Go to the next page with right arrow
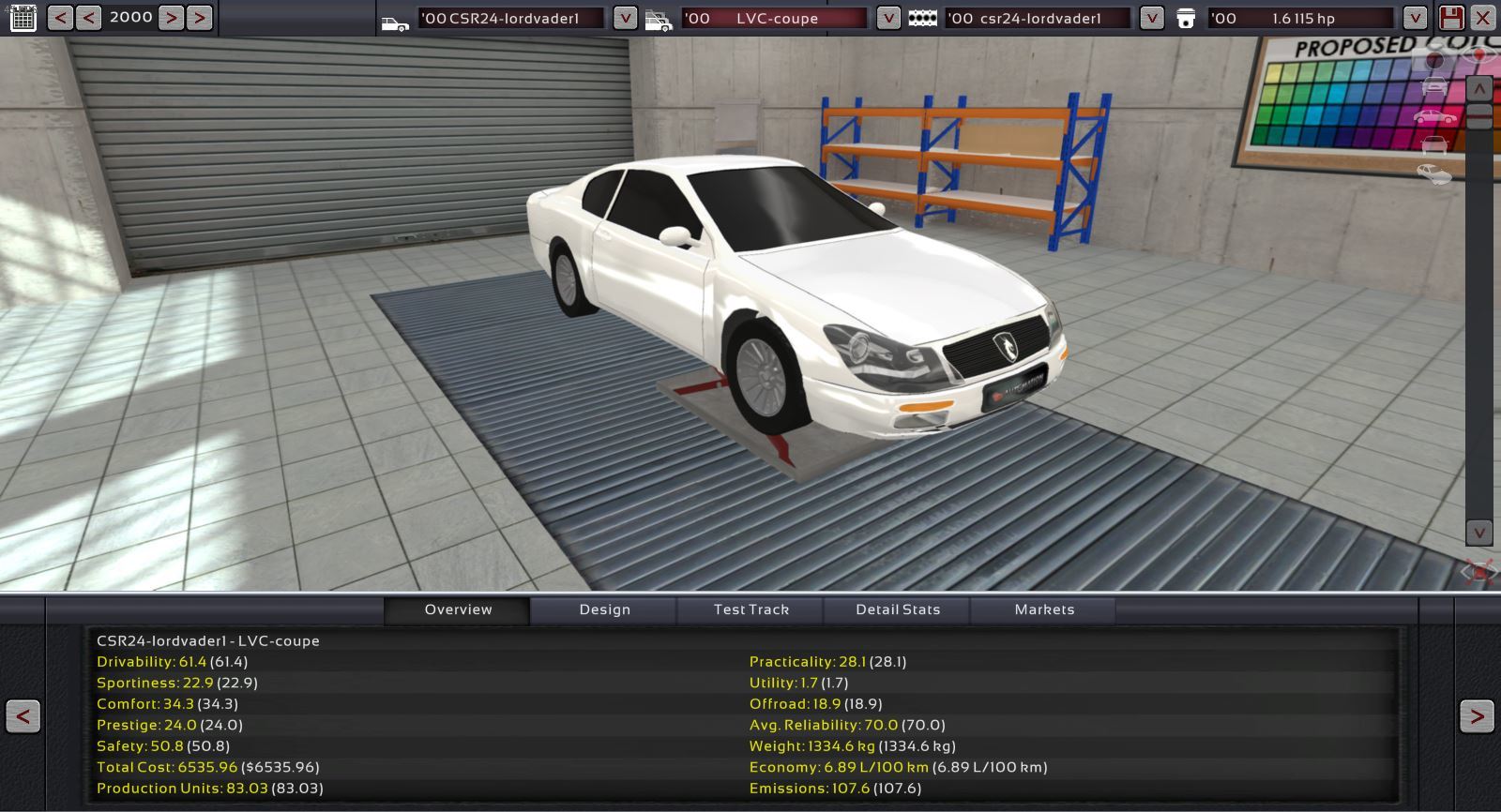Viewport: 1501px width, 812px height. point(1477,717)
